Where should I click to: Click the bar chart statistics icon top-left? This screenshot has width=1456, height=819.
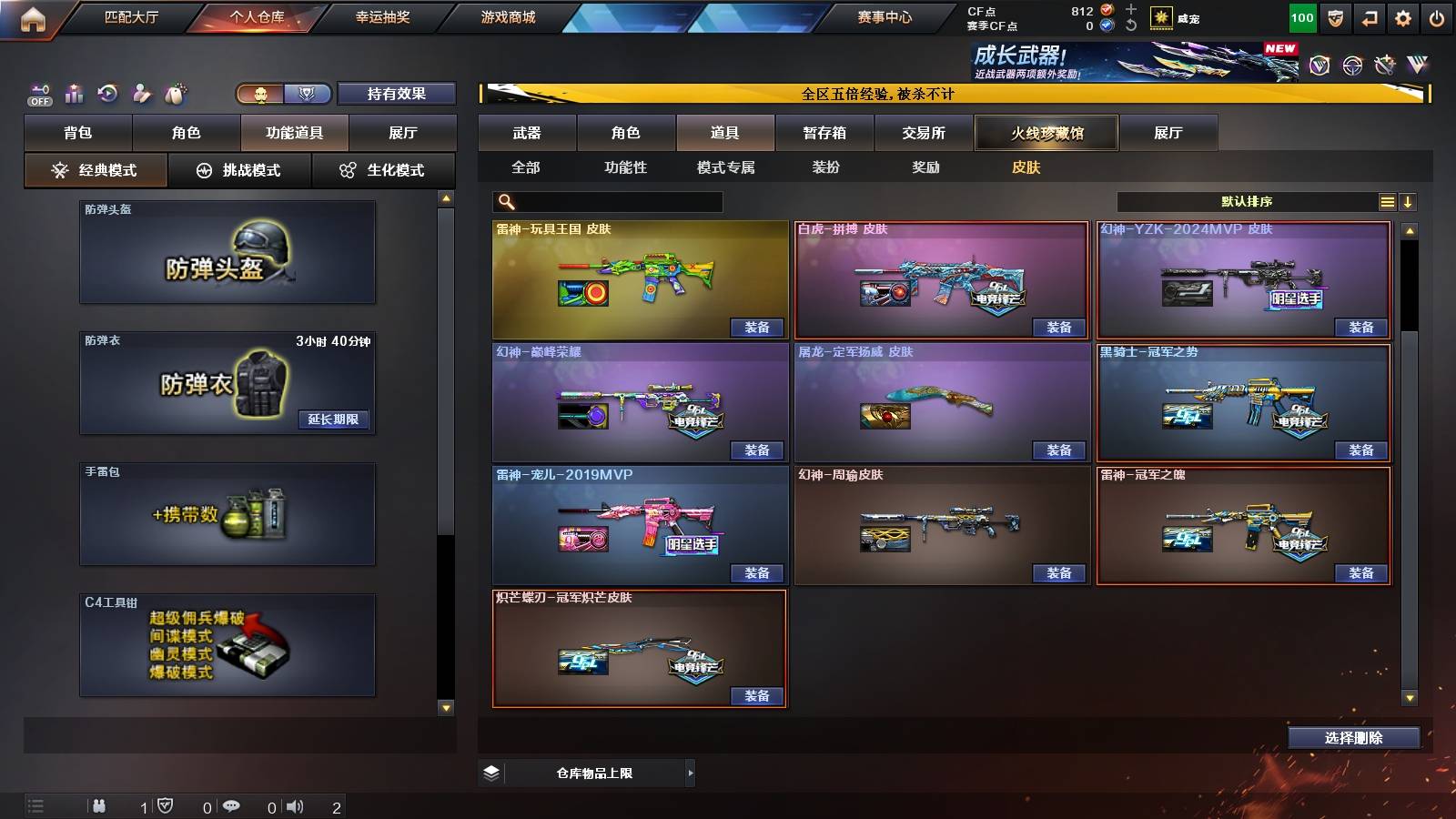point(73,93)
